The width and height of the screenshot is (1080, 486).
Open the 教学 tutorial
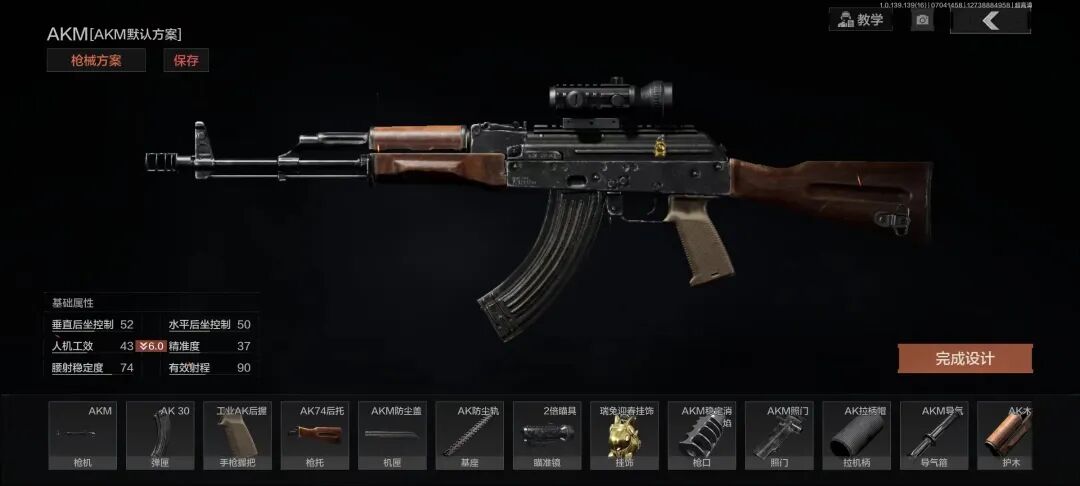point(860,19)
